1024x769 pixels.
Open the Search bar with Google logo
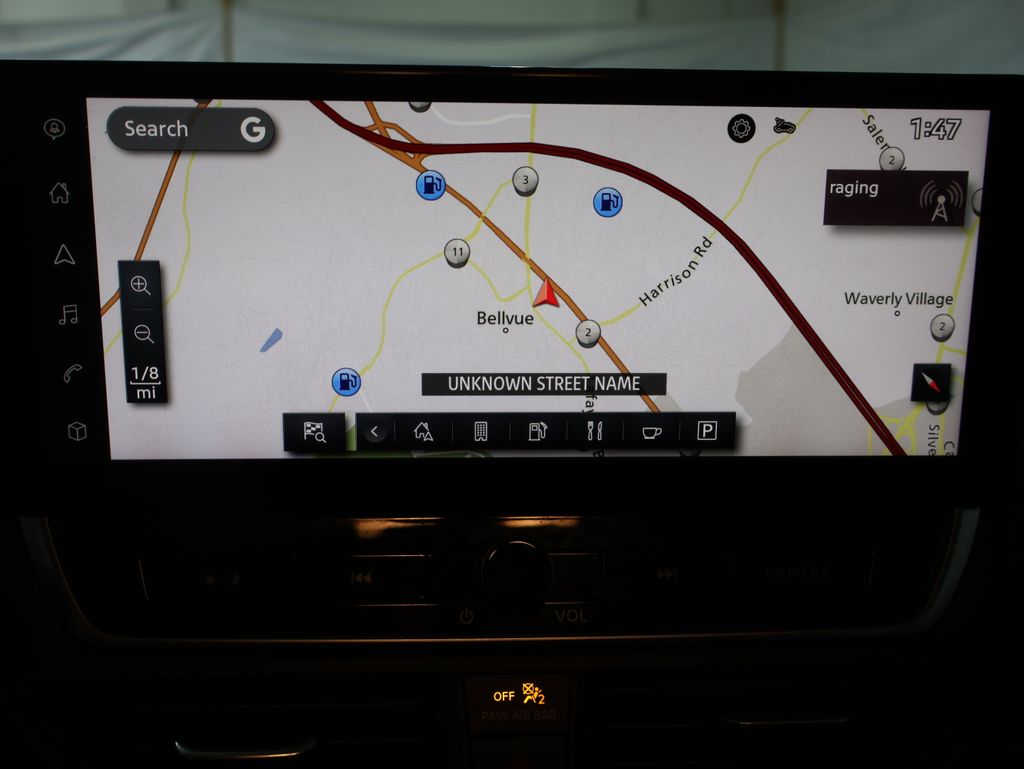pyautogui.click(x=190, y=129)
